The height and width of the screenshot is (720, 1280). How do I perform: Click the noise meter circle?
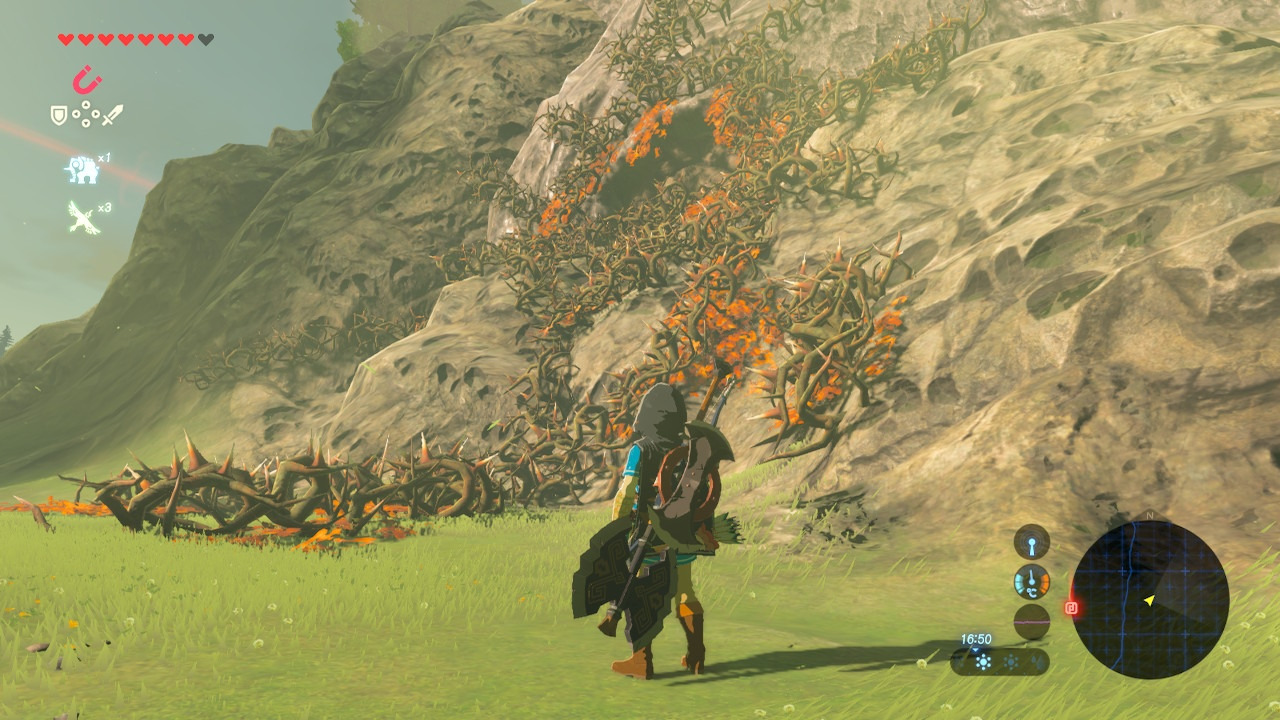pos(1032,621)
